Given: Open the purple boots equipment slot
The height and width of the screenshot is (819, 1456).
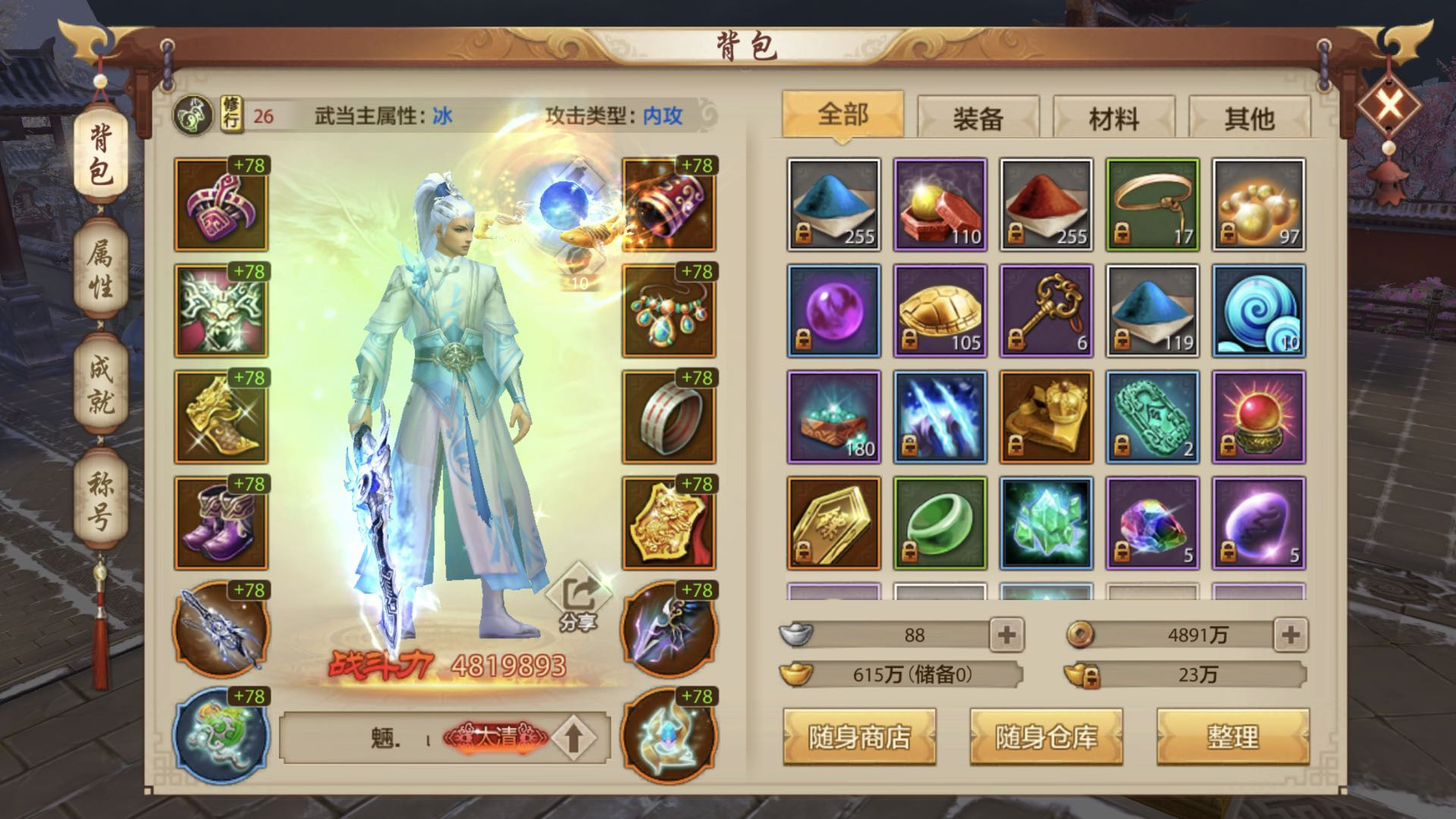Looking at the screenshot, I should pyautogui.click(x=220, y=522).
